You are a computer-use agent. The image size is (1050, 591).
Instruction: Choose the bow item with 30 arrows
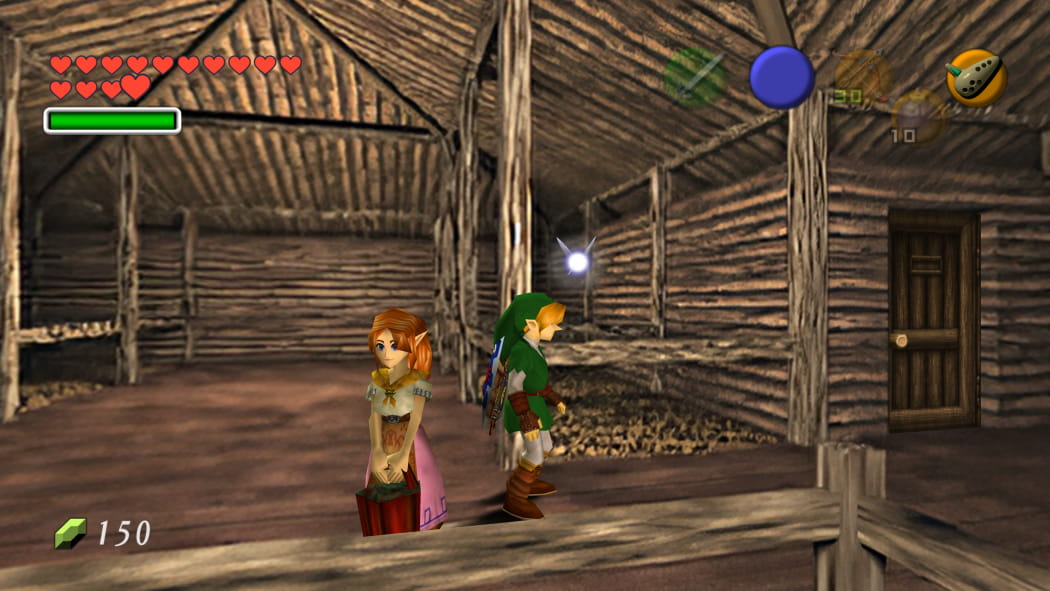862,75
